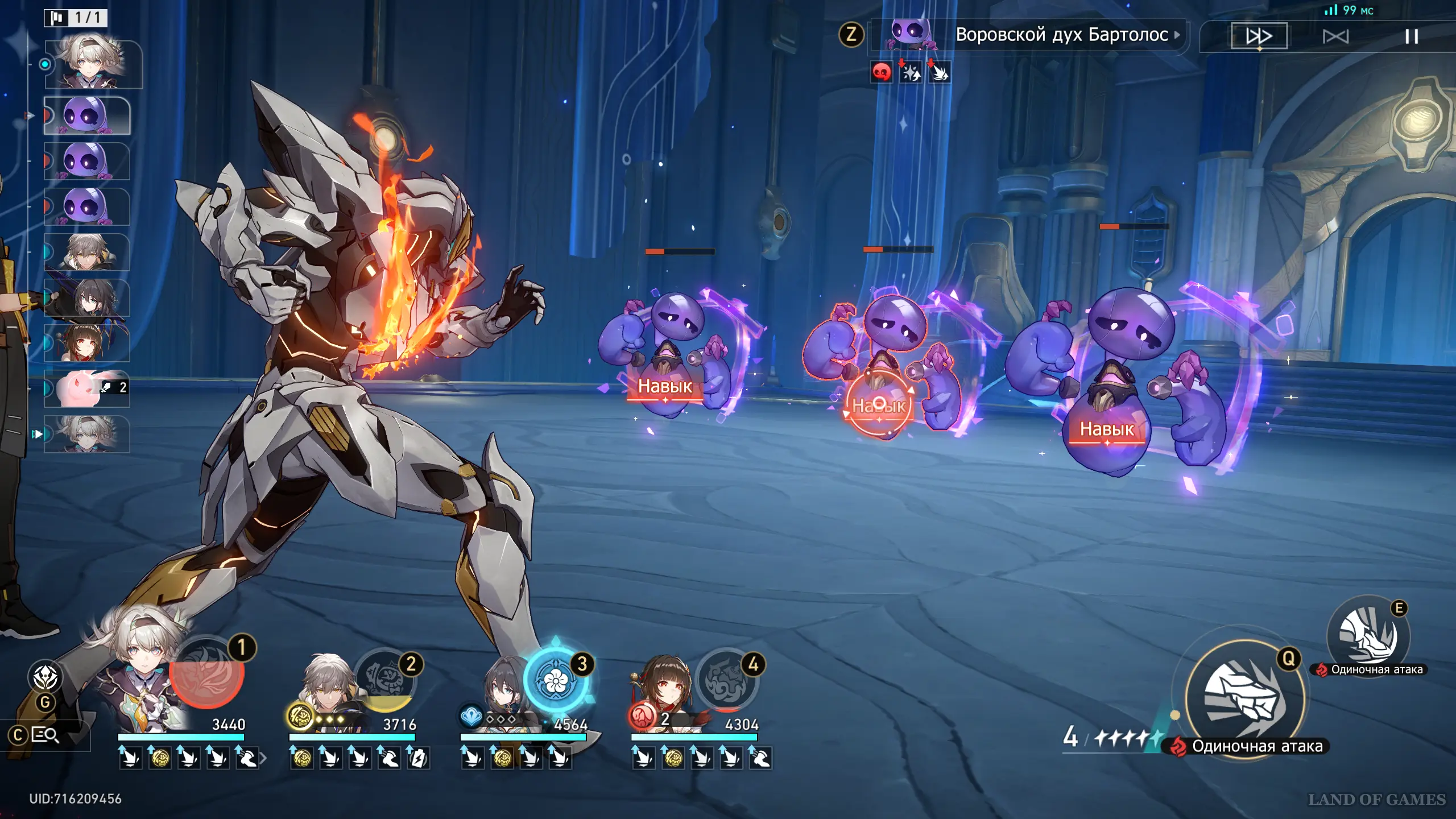This screenshot has height=819, width=1456.
Task: Open enemy details for Воровской дух Бартолос
Action: click(1061, 35)
